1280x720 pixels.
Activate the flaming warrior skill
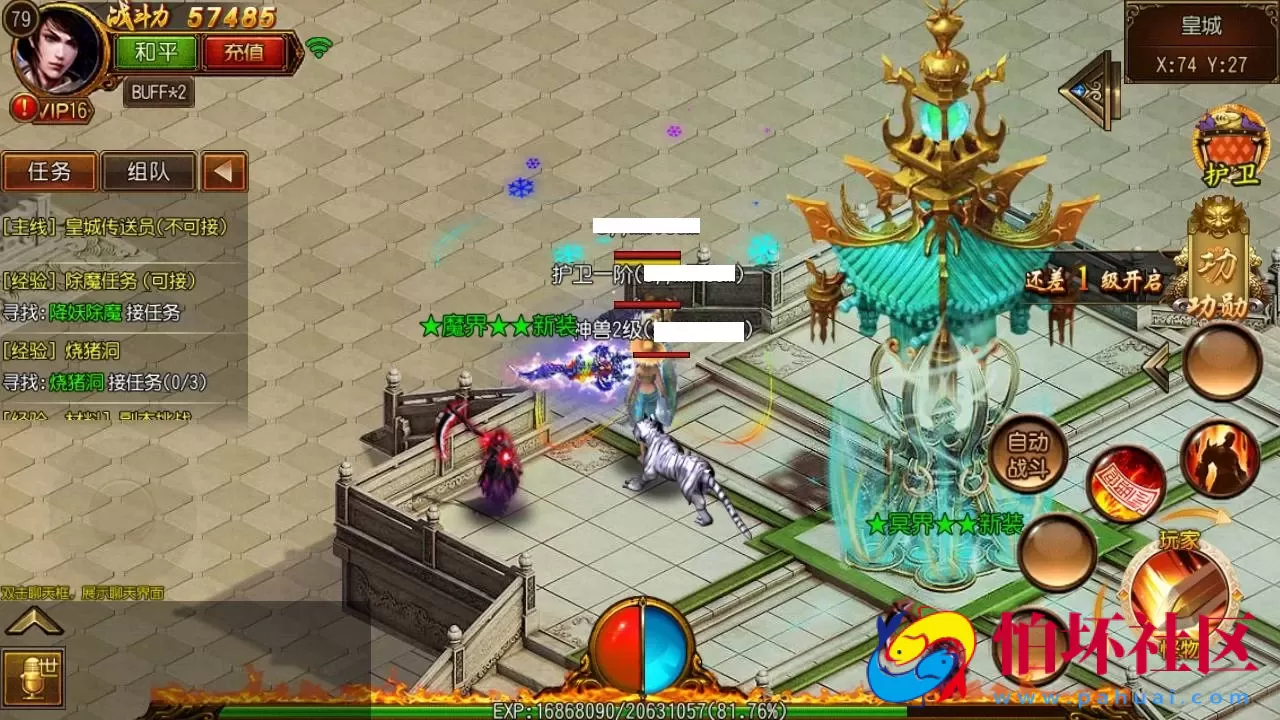pos(1220,459)
